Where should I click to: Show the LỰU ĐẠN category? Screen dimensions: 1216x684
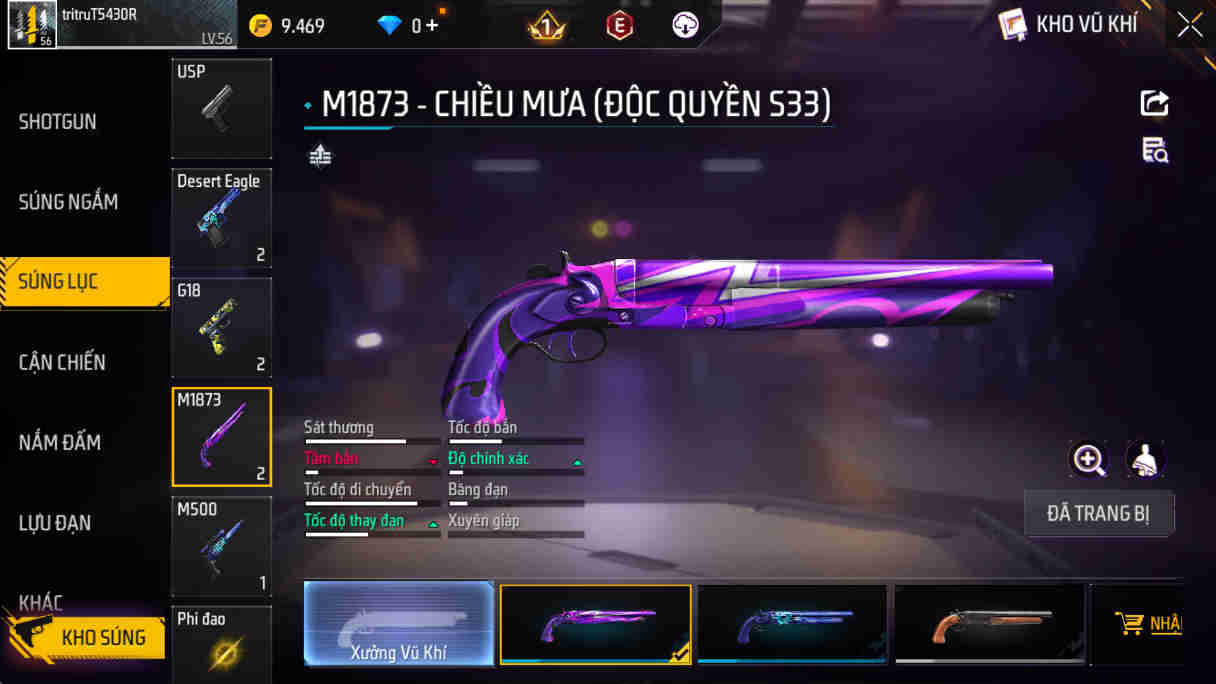click(55, 522)
